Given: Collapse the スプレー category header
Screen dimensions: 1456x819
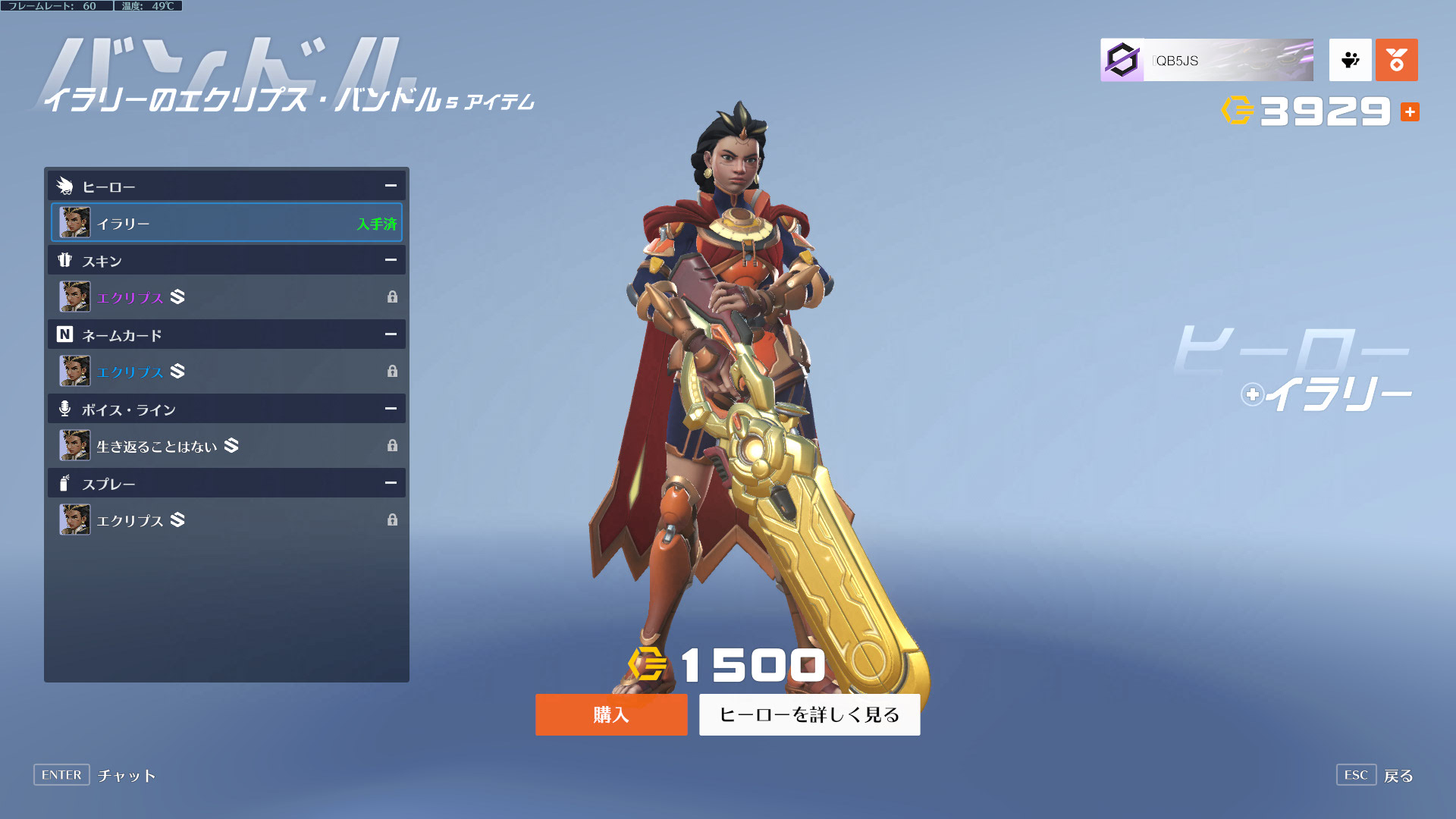Looking at the screenshot, I should pyautogui.click(x=391, y=483).
